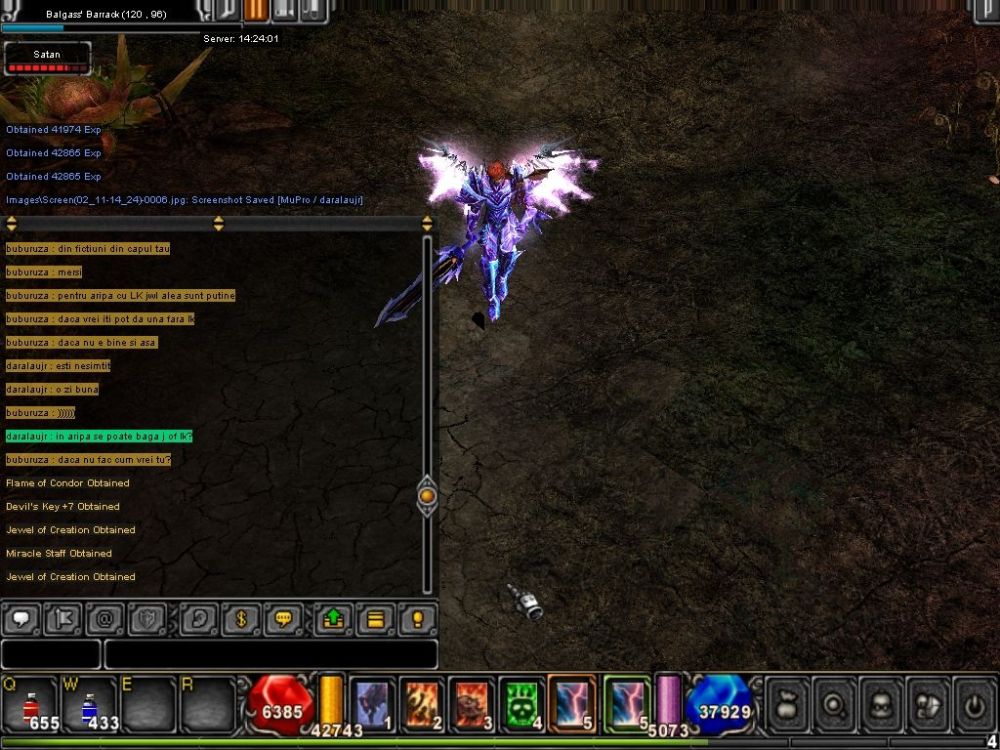Click the power icon system button
Screen dimensions: 1000x750
973,703
